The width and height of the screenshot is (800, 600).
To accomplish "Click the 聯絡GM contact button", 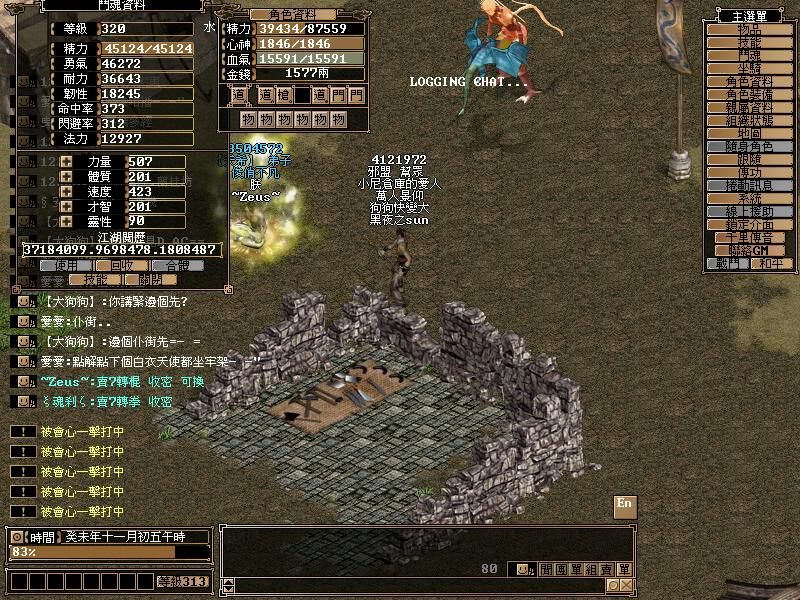I will [x=749, y=250].
